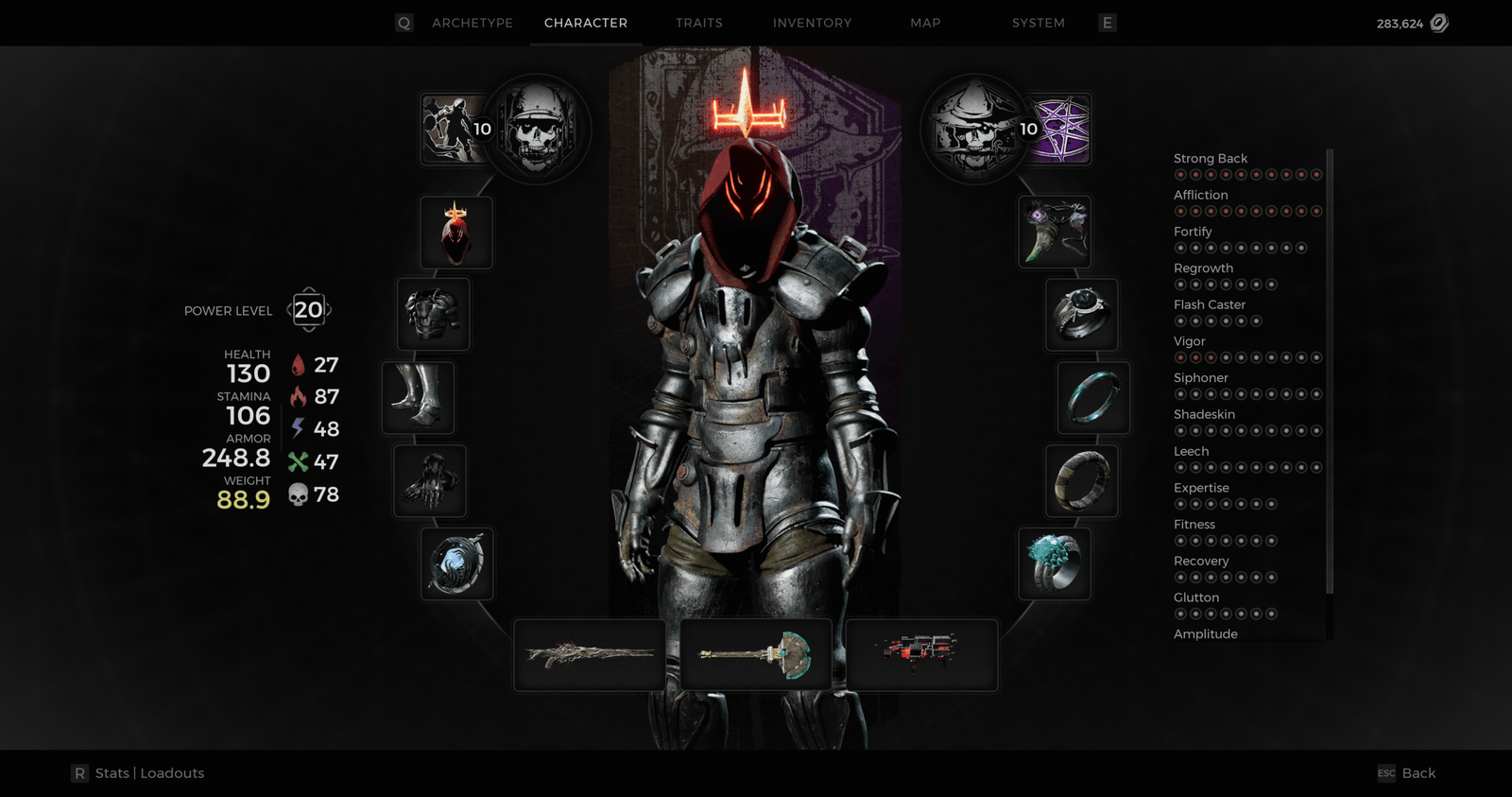The width and height of the screenshot is (1512, 797).
Task: Select the ring with dark gemstone
Action: [x=1082, y=315]
